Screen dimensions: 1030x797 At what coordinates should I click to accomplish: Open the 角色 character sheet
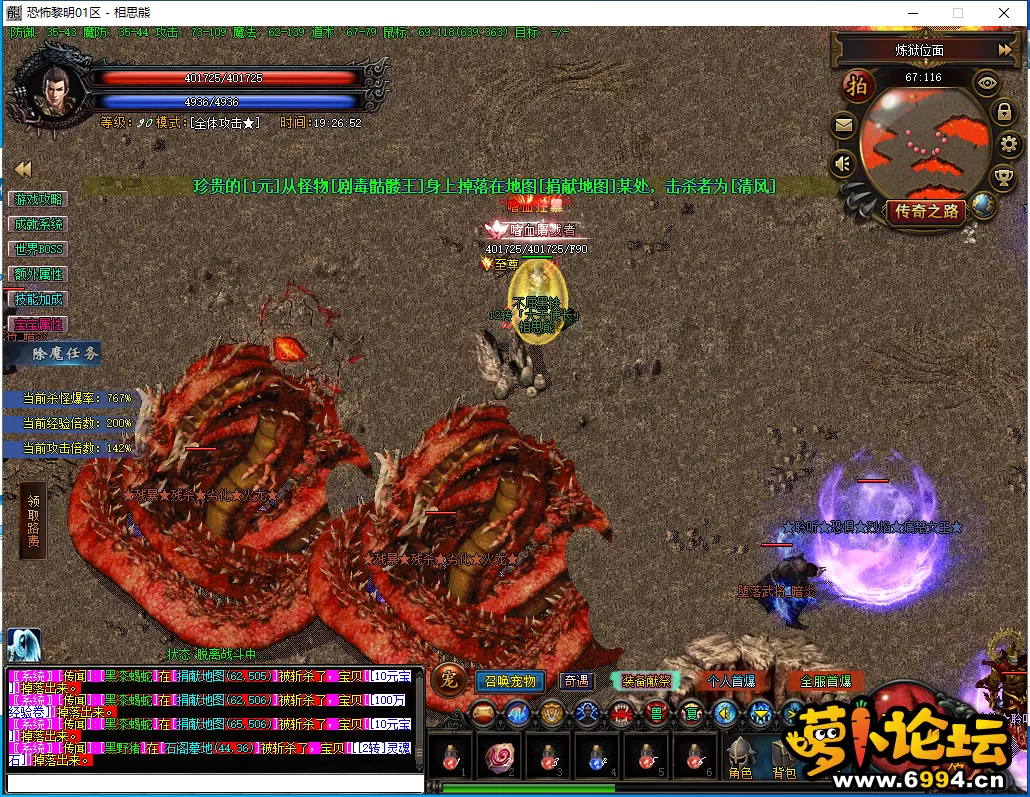741,762
